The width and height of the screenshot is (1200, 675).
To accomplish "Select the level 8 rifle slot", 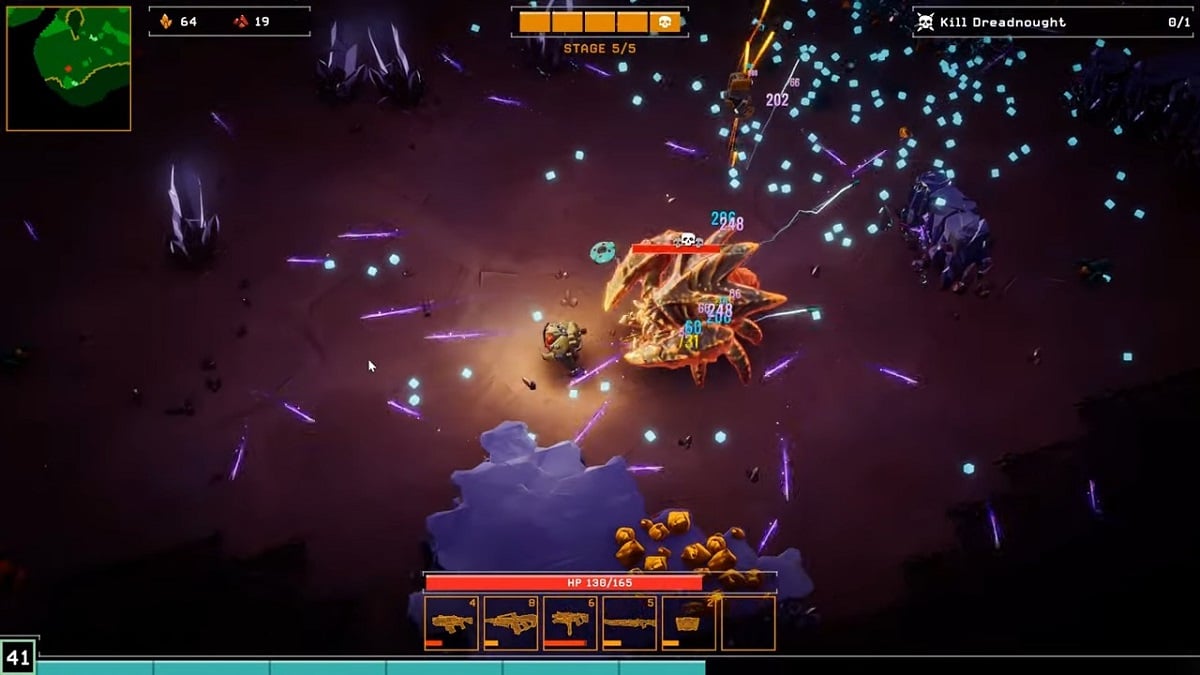I will (x=510, y=623).
